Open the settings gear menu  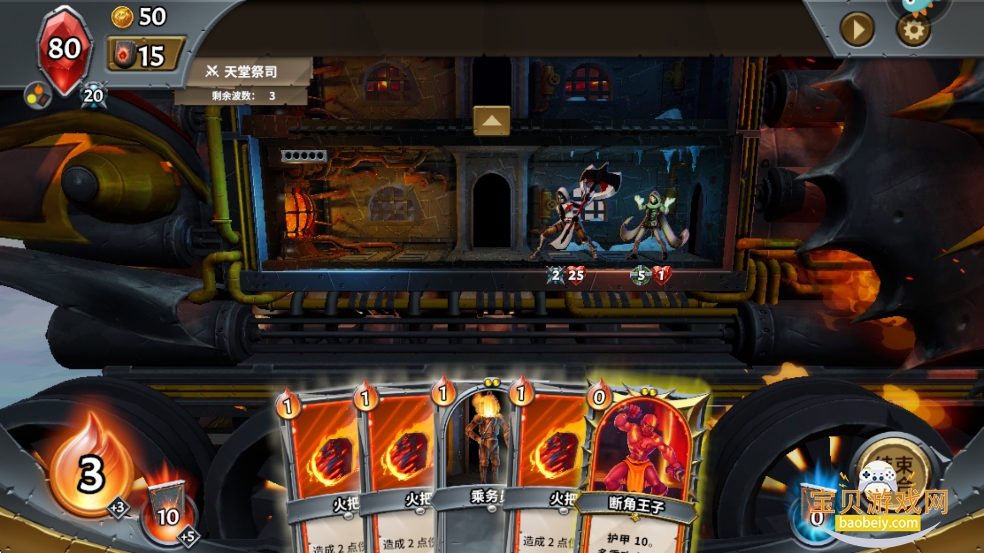coord(912,30)
